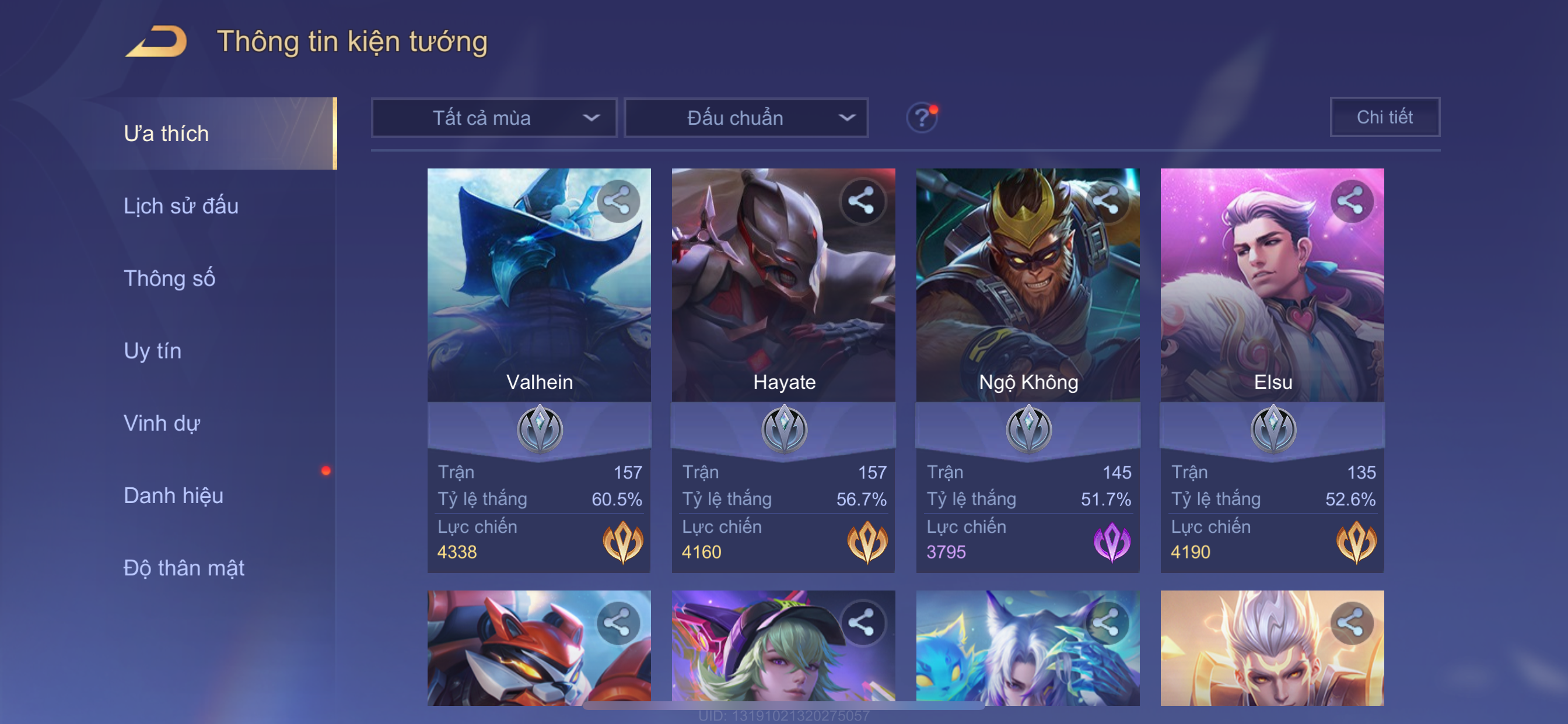The image size is (1568, 724).
Task: Share the Hayate hero stats
Action: 862,201
